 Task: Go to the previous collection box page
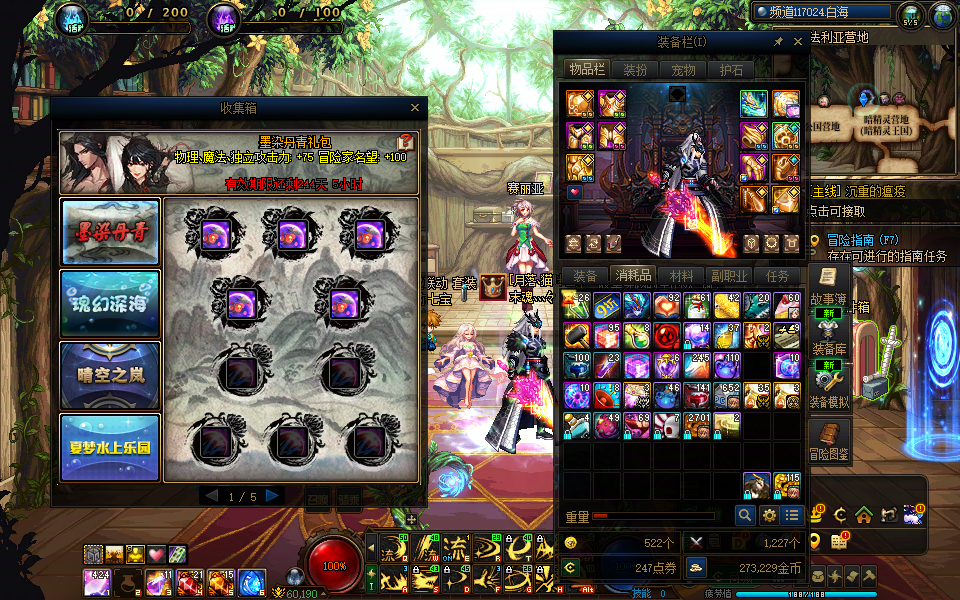click(210, 496)
